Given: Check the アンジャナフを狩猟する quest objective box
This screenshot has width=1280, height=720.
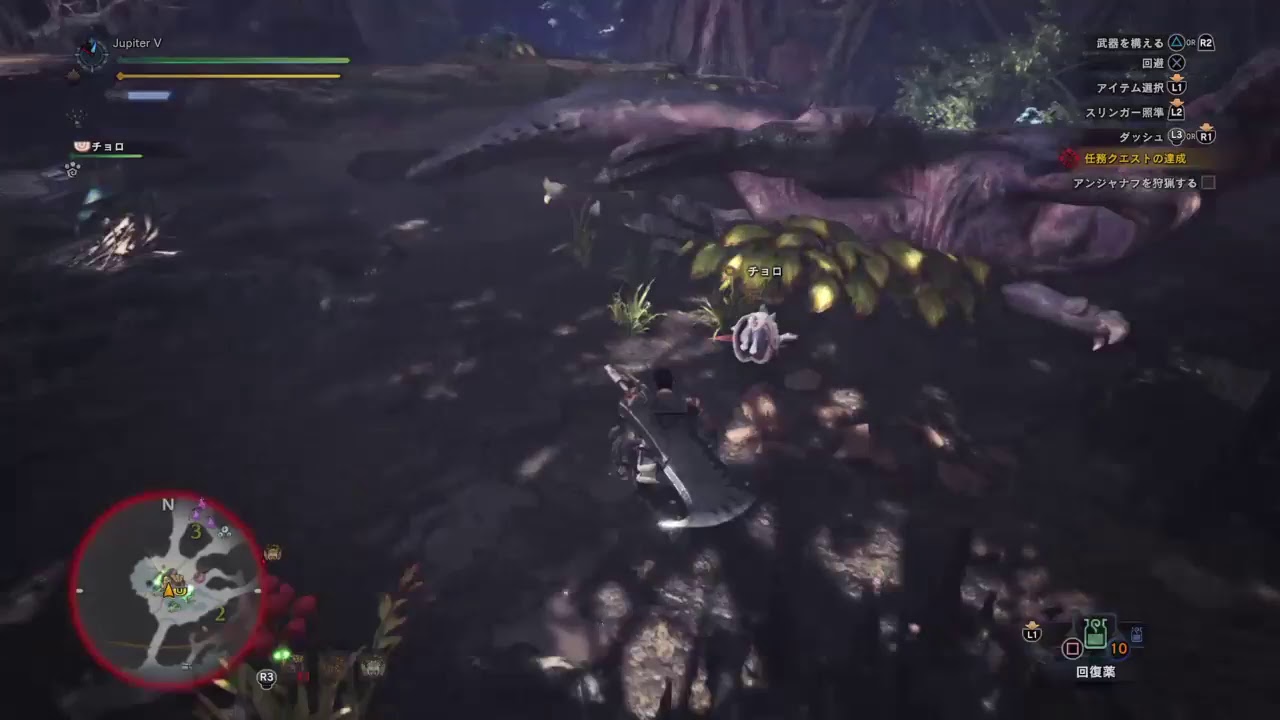Looking at the screenshot, I should 1208,183.
